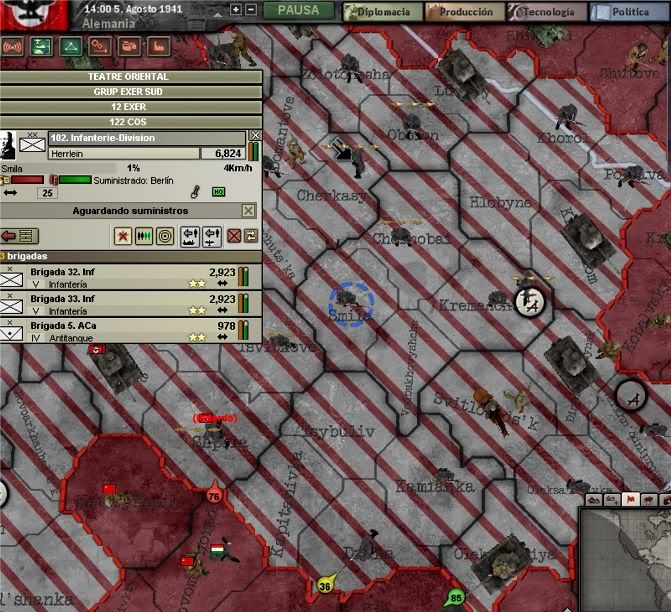The height and width of the screenshot is (612, 671).
Task: Choose the 12 EXER army row
Action: pos(131,106)
